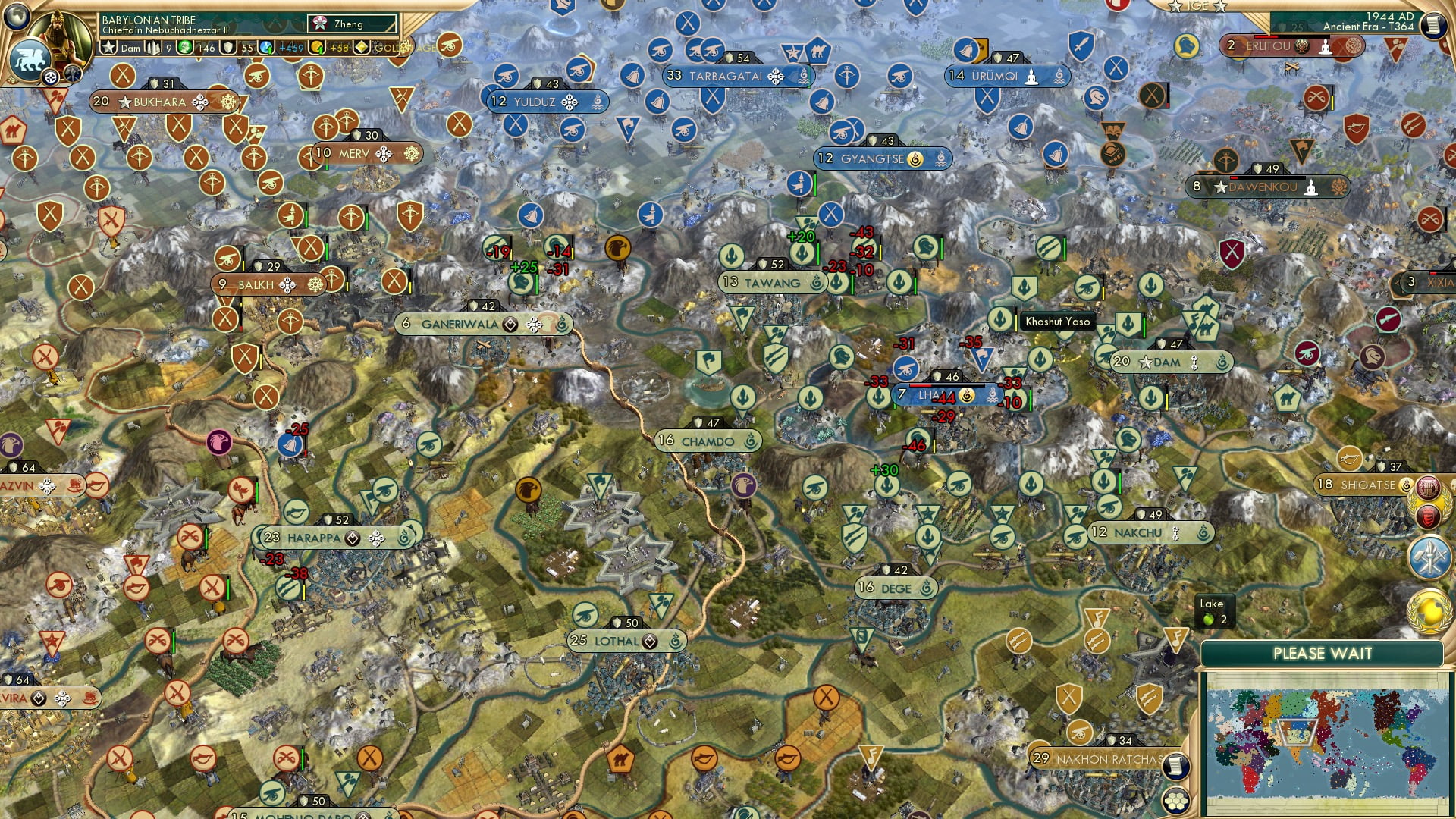Click the Golden Age diamond icon

(360, 47)
